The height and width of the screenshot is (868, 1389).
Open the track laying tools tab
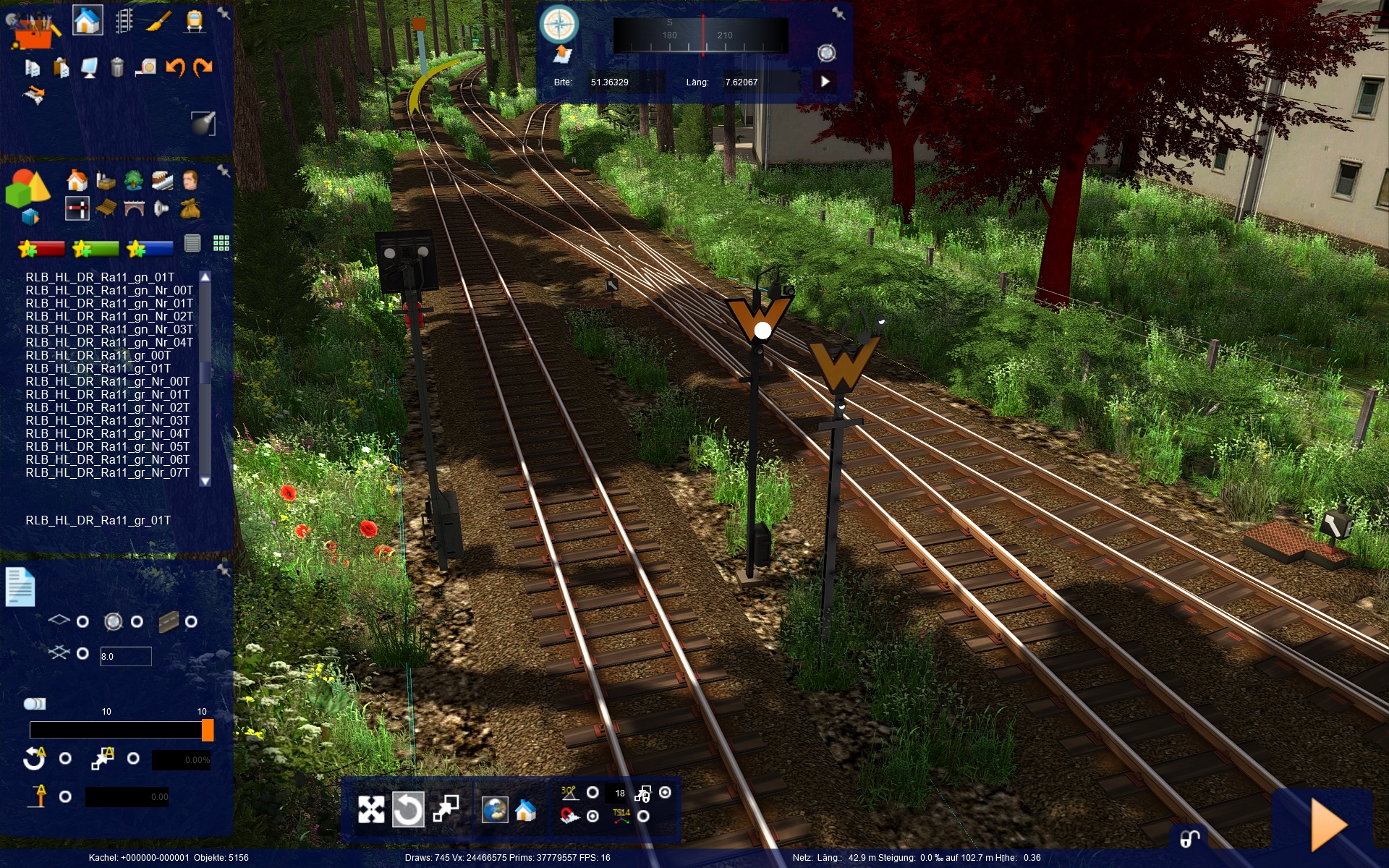pos(124,21)
